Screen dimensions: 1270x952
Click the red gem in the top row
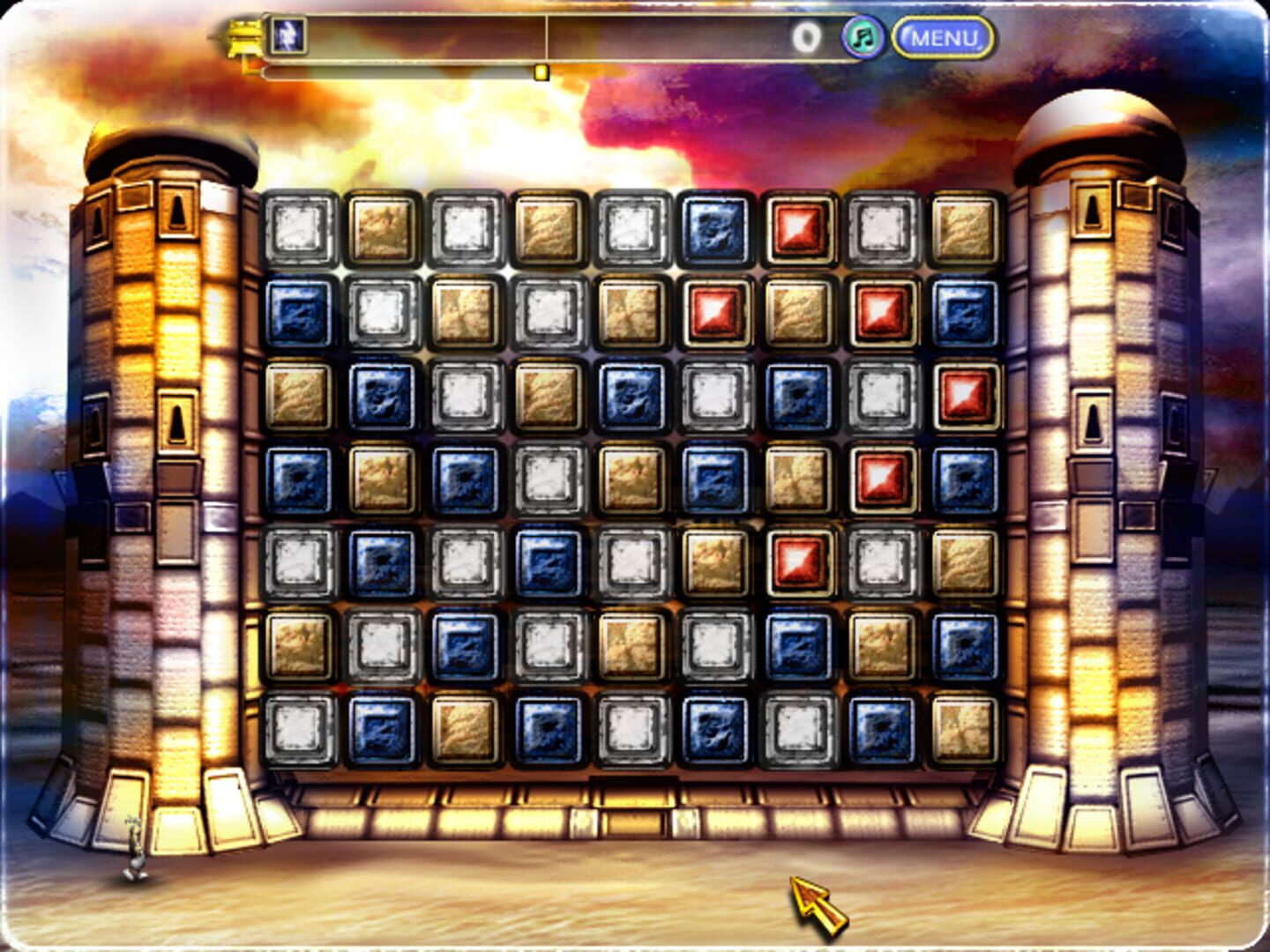pos(796,232)
